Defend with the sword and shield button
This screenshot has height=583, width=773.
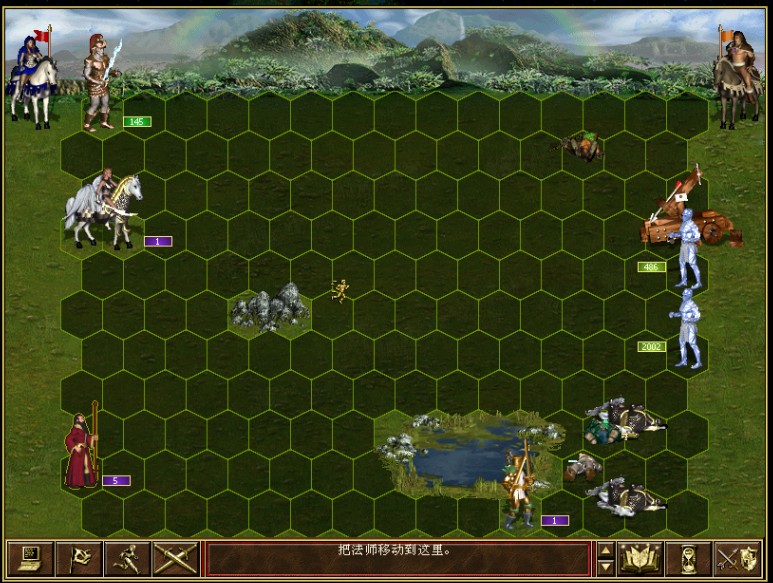point(738,558)
